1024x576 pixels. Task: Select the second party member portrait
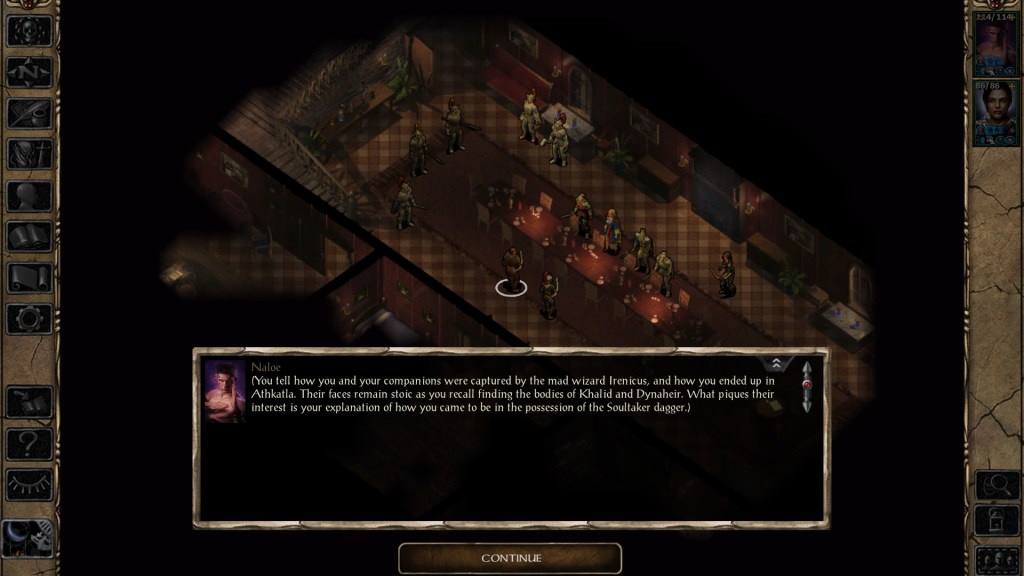pos(994,116)
